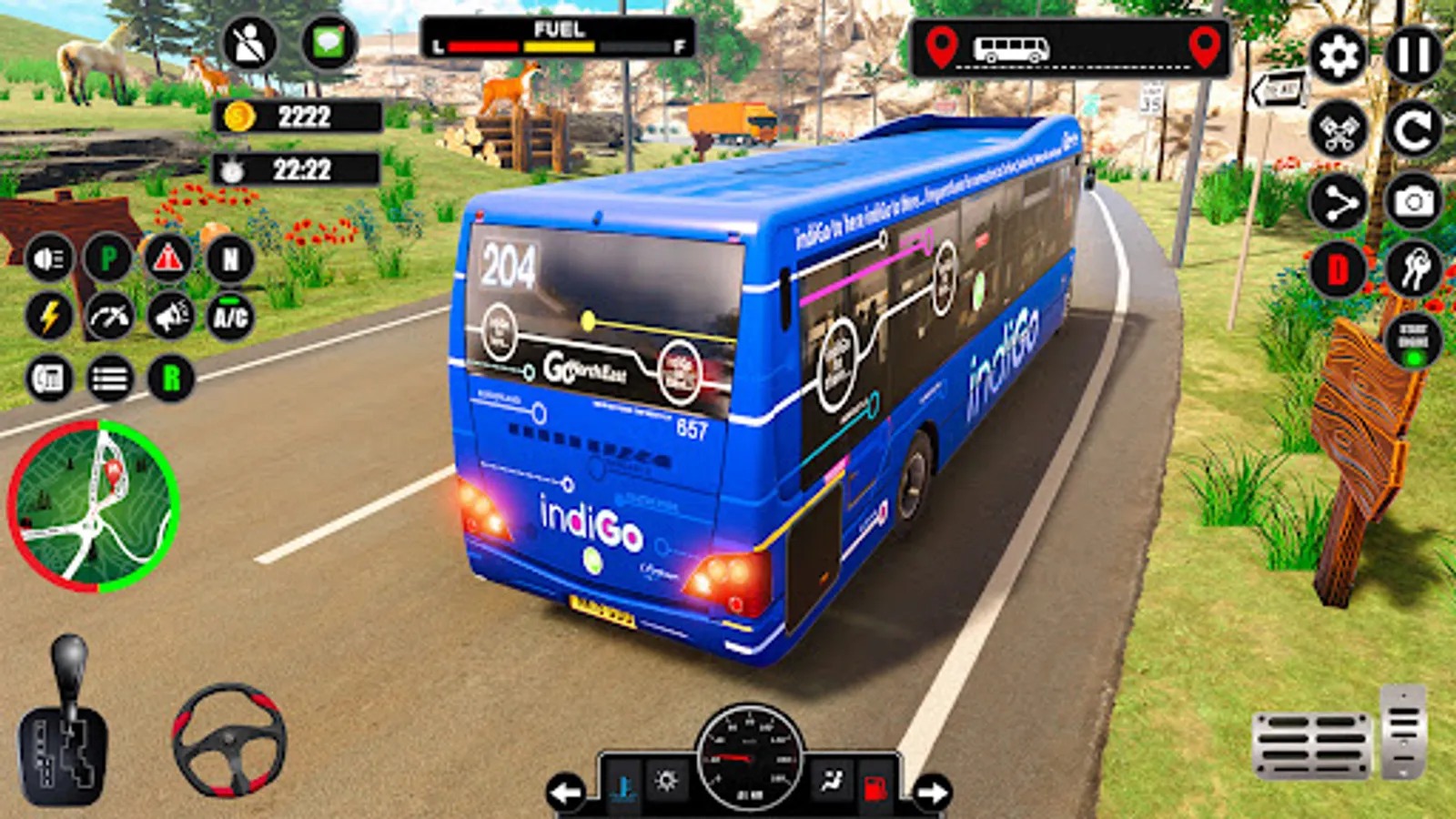Tap the restart circular arrow button
1456x819 pixels.
point(1413,130)
